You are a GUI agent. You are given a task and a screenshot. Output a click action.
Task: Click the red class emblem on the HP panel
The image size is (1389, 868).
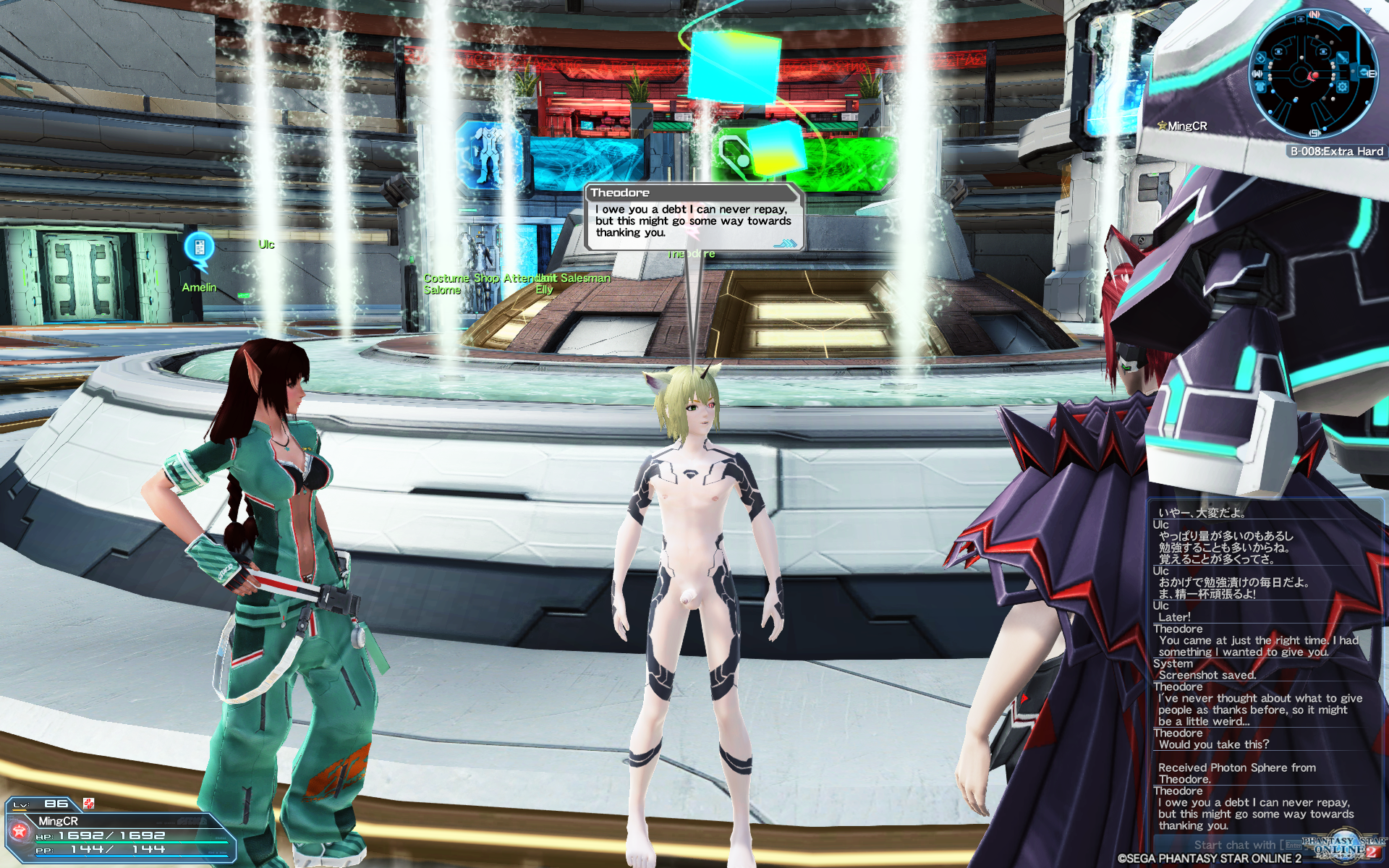click(20, 830)
